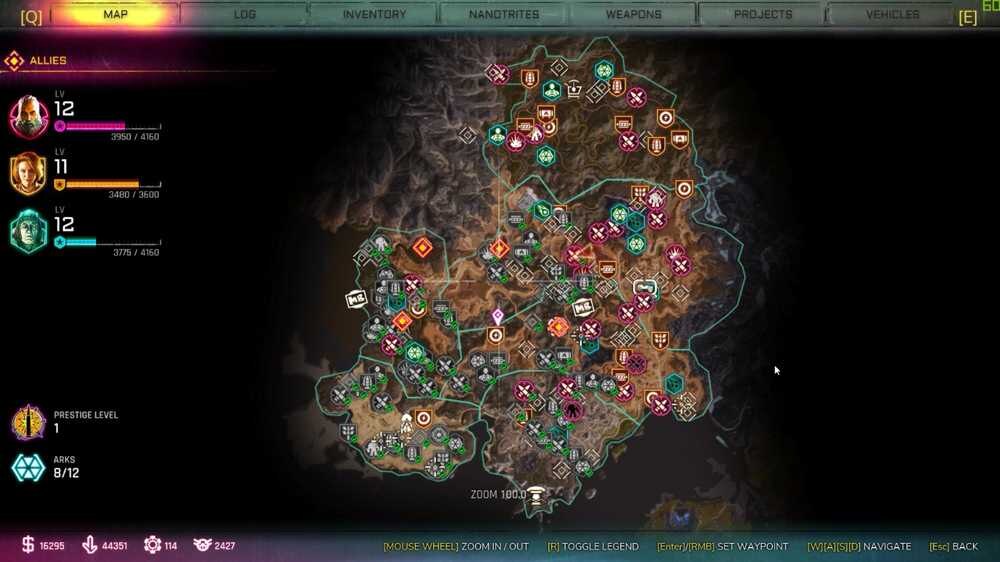
Task: Switch to the Log tab
Action: pos(245,15)
